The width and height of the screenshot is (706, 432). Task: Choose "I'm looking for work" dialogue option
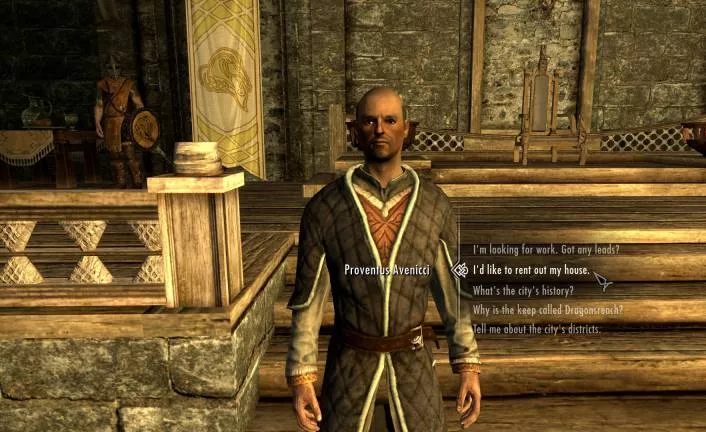pos(546,249)
